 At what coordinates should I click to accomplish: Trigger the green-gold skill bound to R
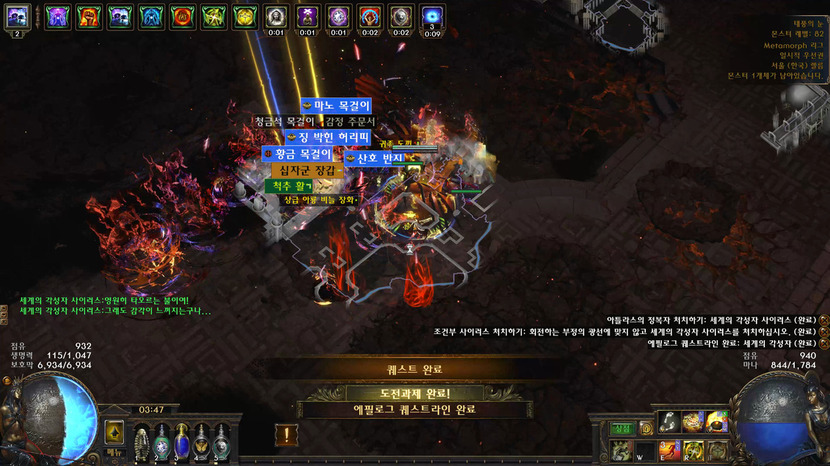[x=693, y=450]
